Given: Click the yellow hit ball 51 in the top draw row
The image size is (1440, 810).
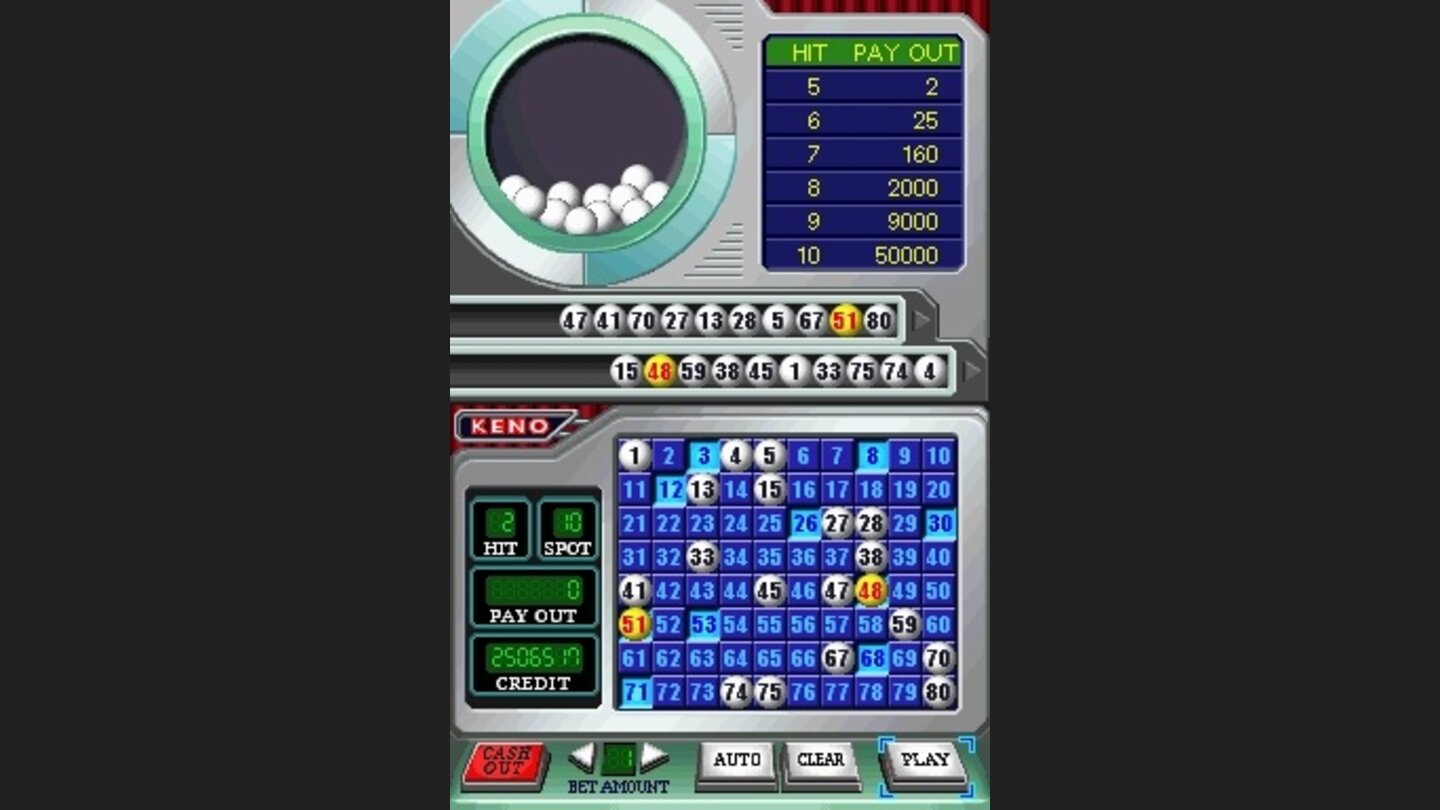Looking at the screenshot, I should point(843,321).
